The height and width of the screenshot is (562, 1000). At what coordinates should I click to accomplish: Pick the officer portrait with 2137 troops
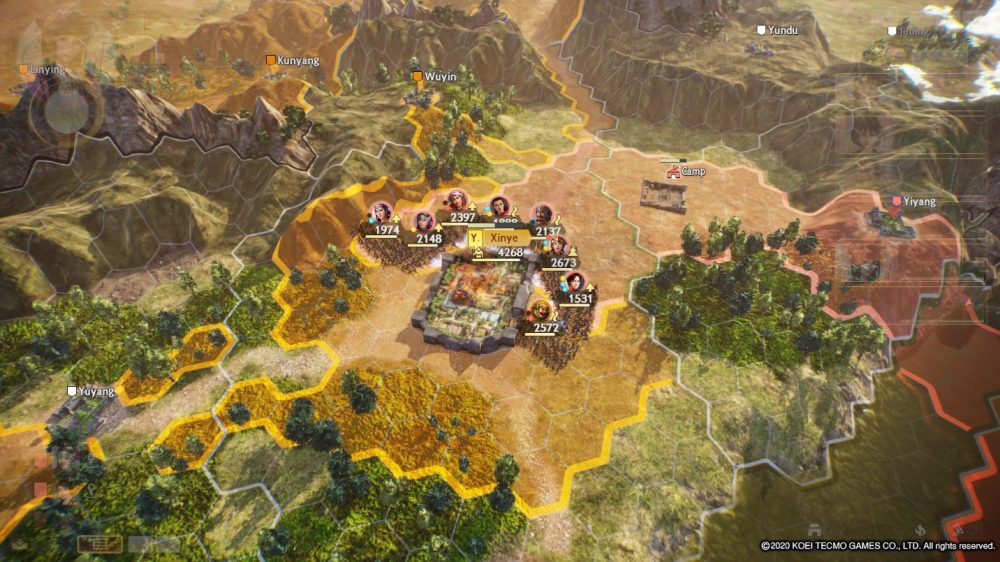(542, 215)
